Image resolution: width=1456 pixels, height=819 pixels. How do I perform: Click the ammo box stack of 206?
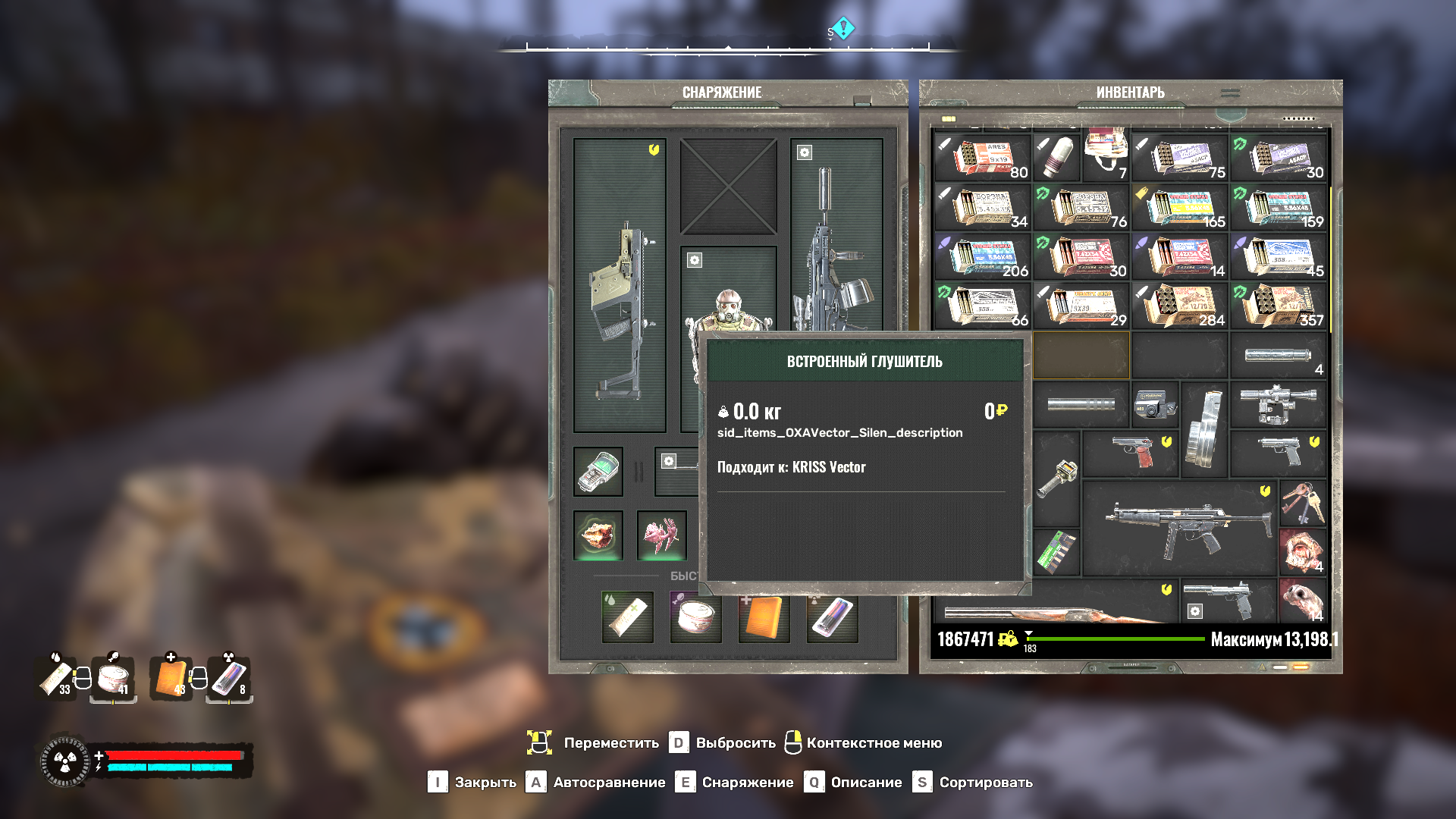pos(983,256)
